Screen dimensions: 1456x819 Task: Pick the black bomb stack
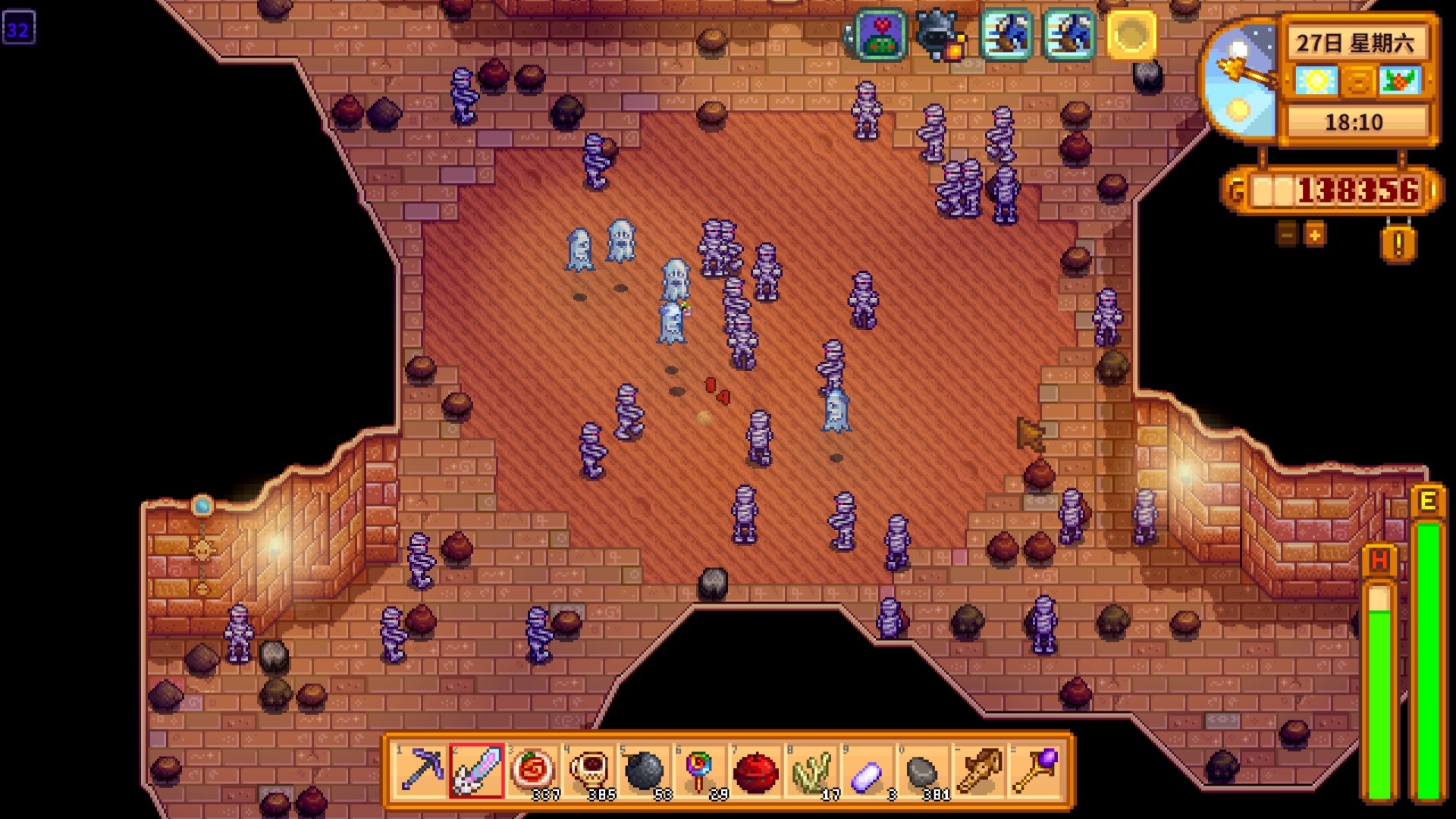(645, 770)
